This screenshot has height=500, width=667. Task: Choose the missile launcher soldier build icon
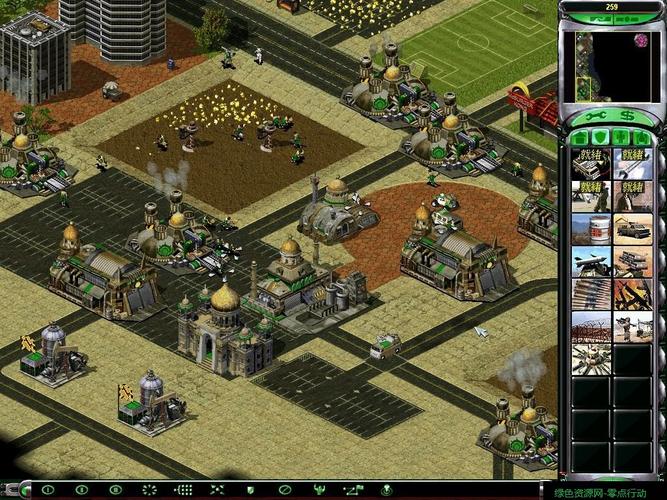tap(633, 327)
